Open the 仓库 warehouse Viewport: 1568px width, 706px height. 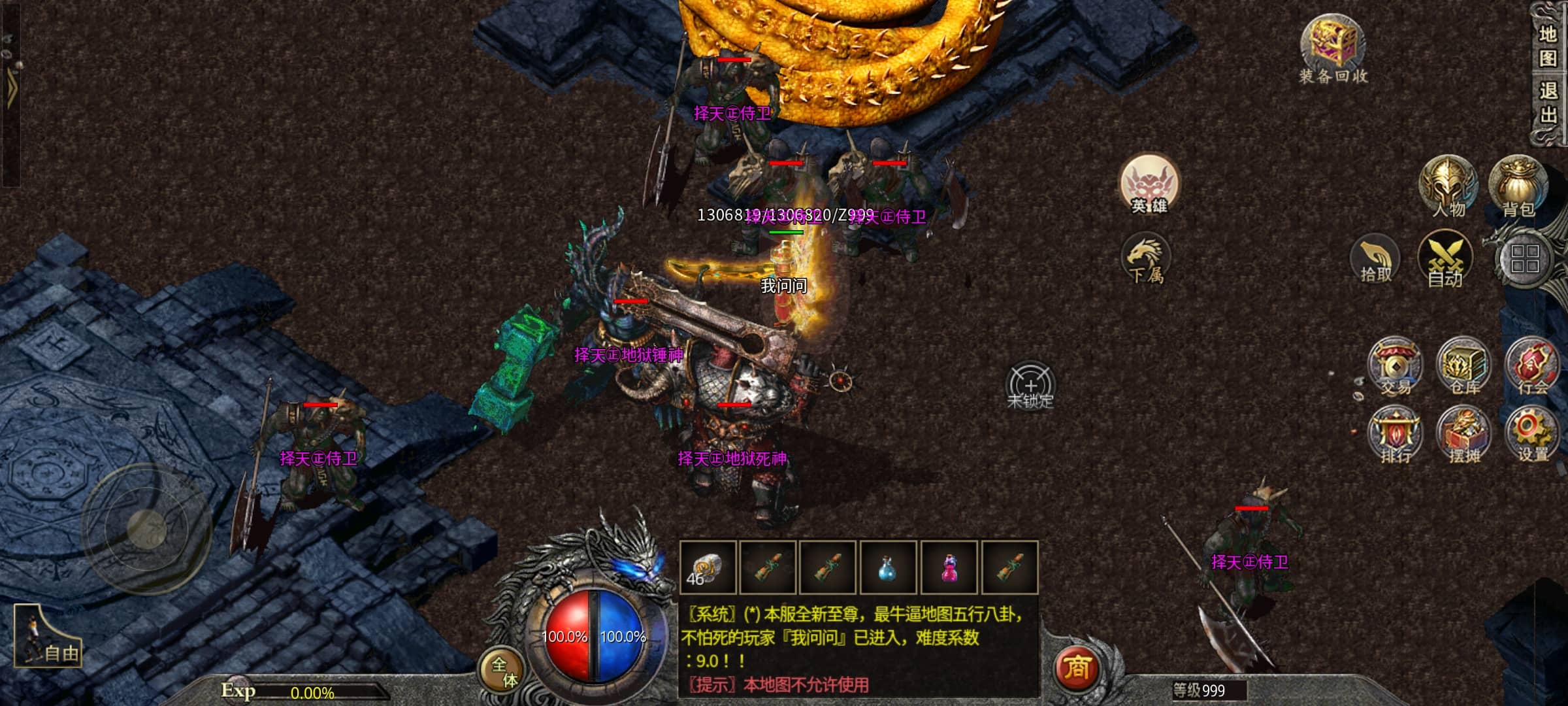tap(1464, 366)
